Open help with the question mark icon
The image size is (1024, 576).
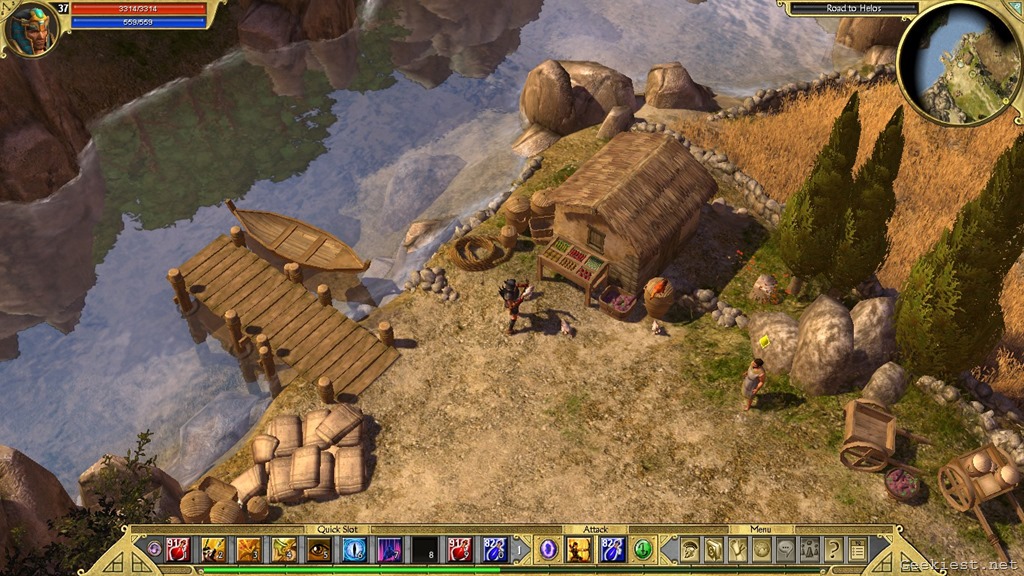tap(834, 549)
